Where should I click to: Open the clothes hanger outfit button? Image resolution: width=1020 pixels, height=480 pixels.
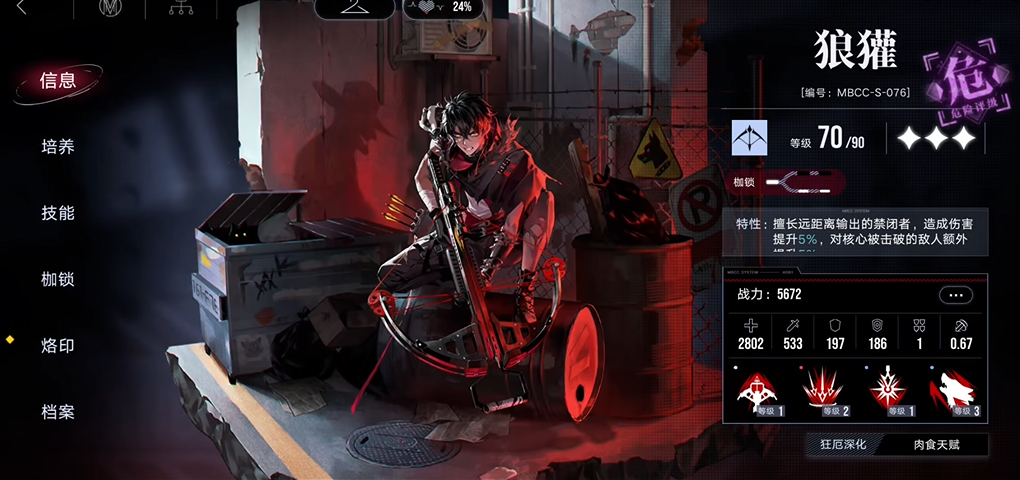[354, 8]
